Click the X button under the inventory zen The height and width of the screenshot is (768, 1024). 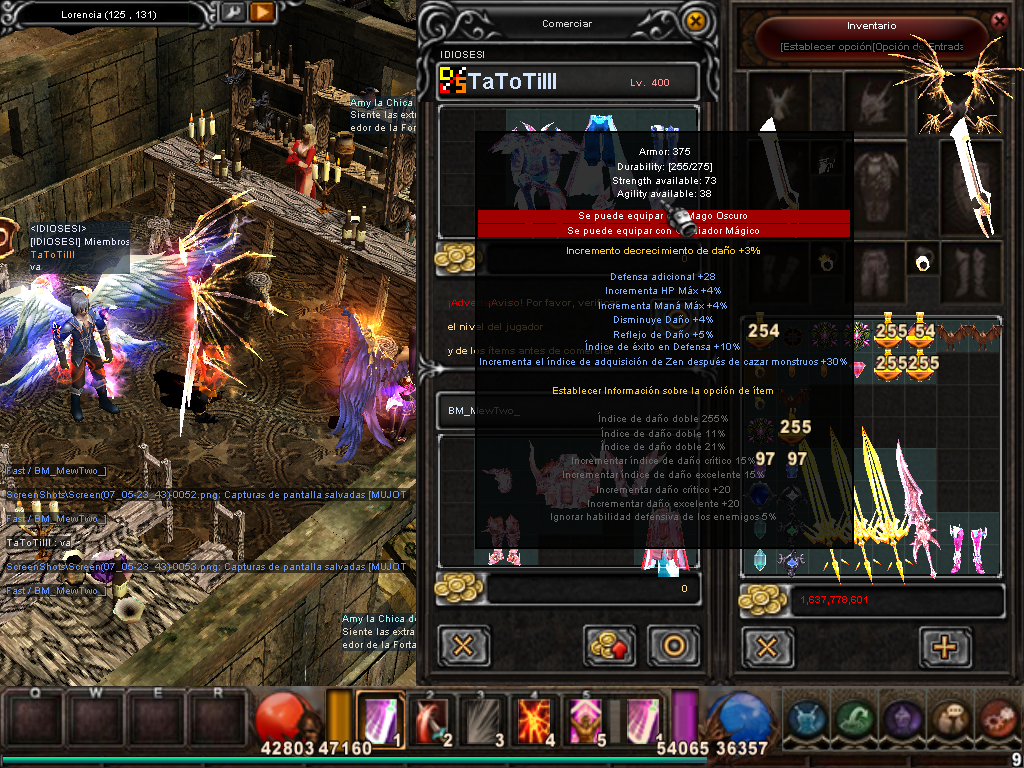pyautogui.click(x=767, y=646)
